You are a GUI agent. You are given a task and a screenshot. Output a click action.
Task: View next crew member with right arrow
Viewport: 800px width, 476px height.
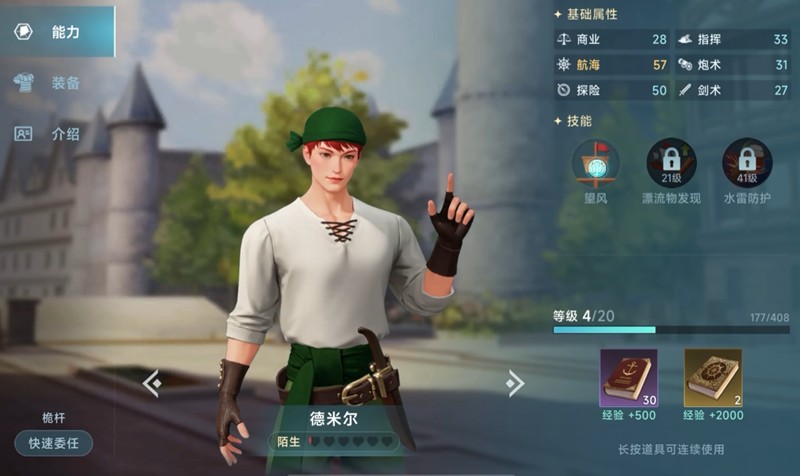click(x=514, y=383)
